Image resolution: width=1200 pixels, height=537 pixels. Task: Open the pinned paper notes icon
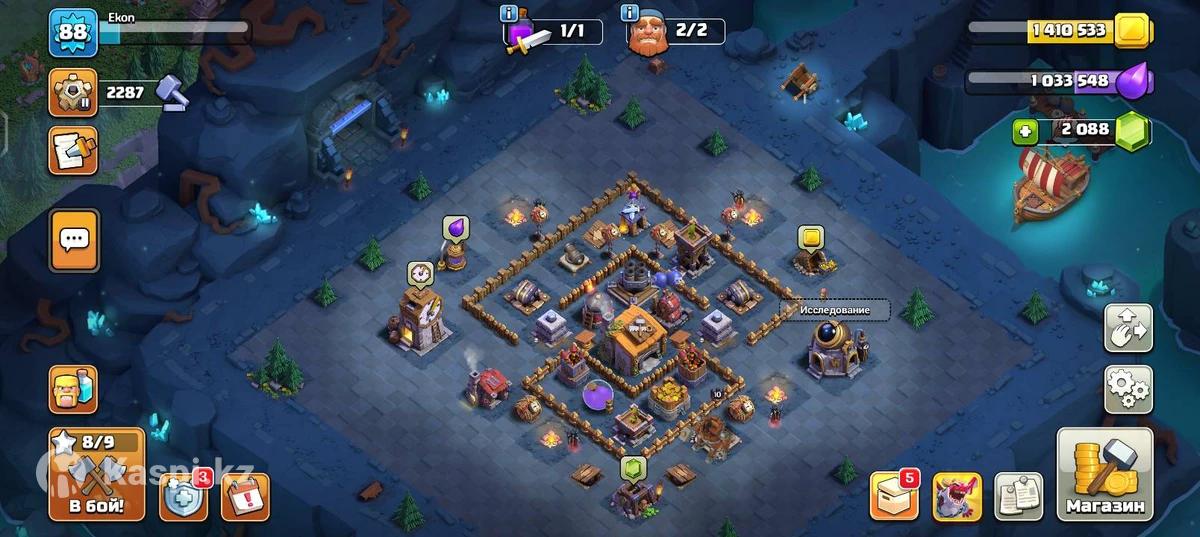pos(1018,496)
